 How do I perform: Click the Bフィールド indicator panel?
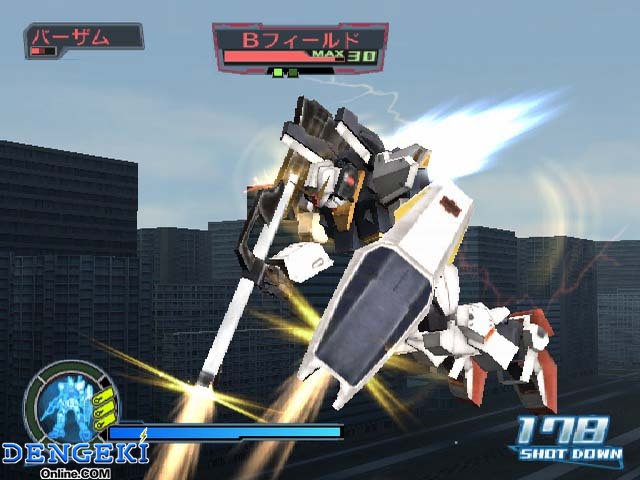pos(299,47)
